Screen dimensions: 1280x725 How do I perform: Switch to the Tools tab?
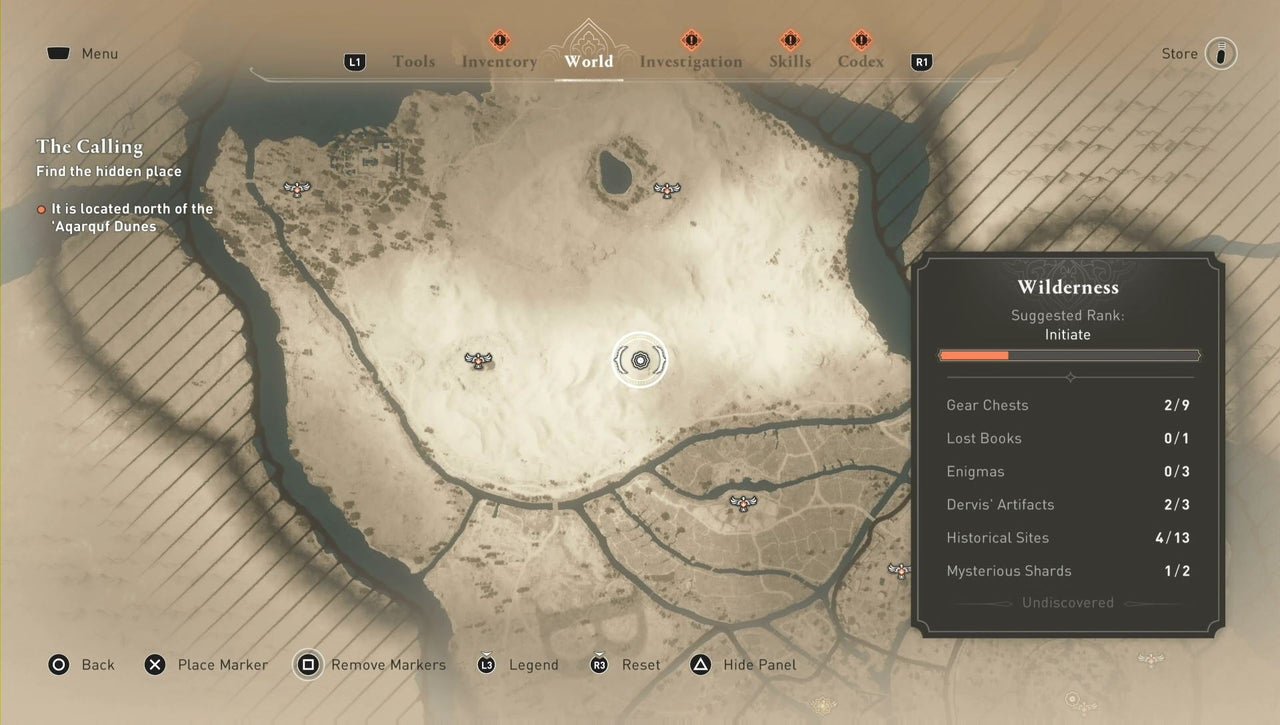coord(413,62)
